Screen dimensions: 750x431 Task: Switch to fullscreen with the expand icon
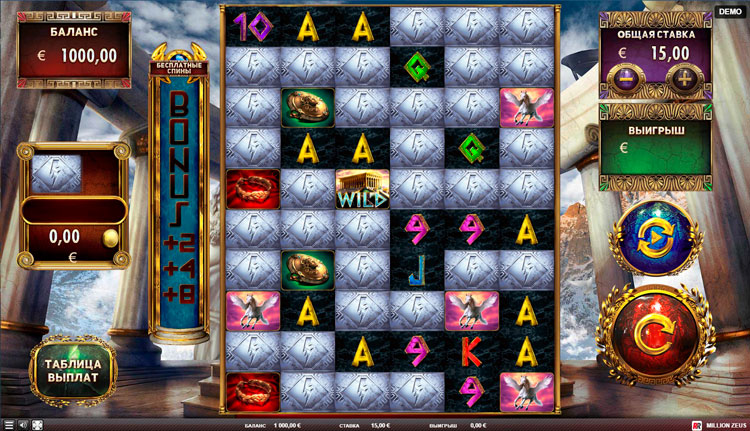[37, 425]
